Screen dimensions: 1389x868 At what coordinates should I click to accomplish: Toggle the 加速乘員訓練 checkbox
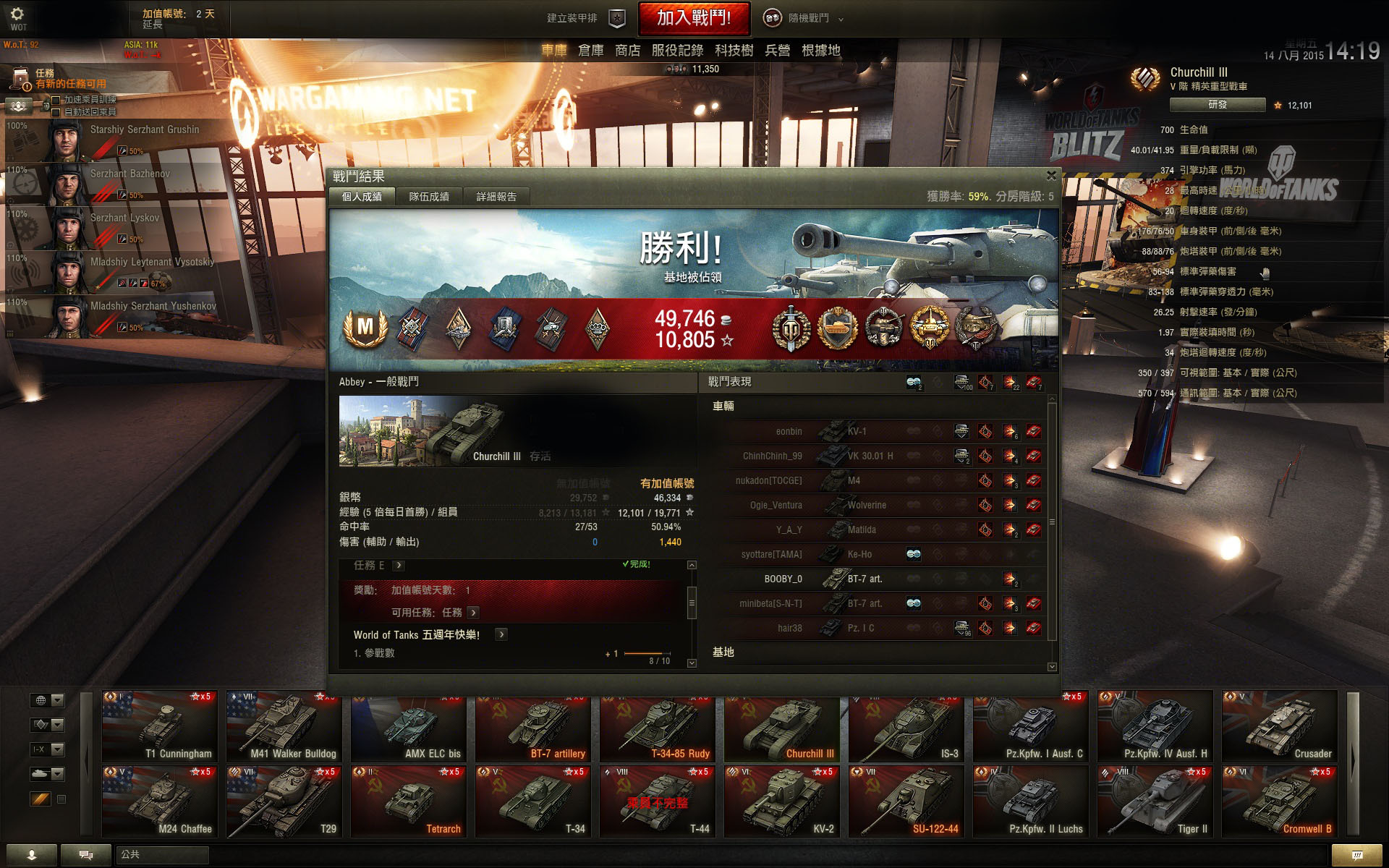coord(56,100)
